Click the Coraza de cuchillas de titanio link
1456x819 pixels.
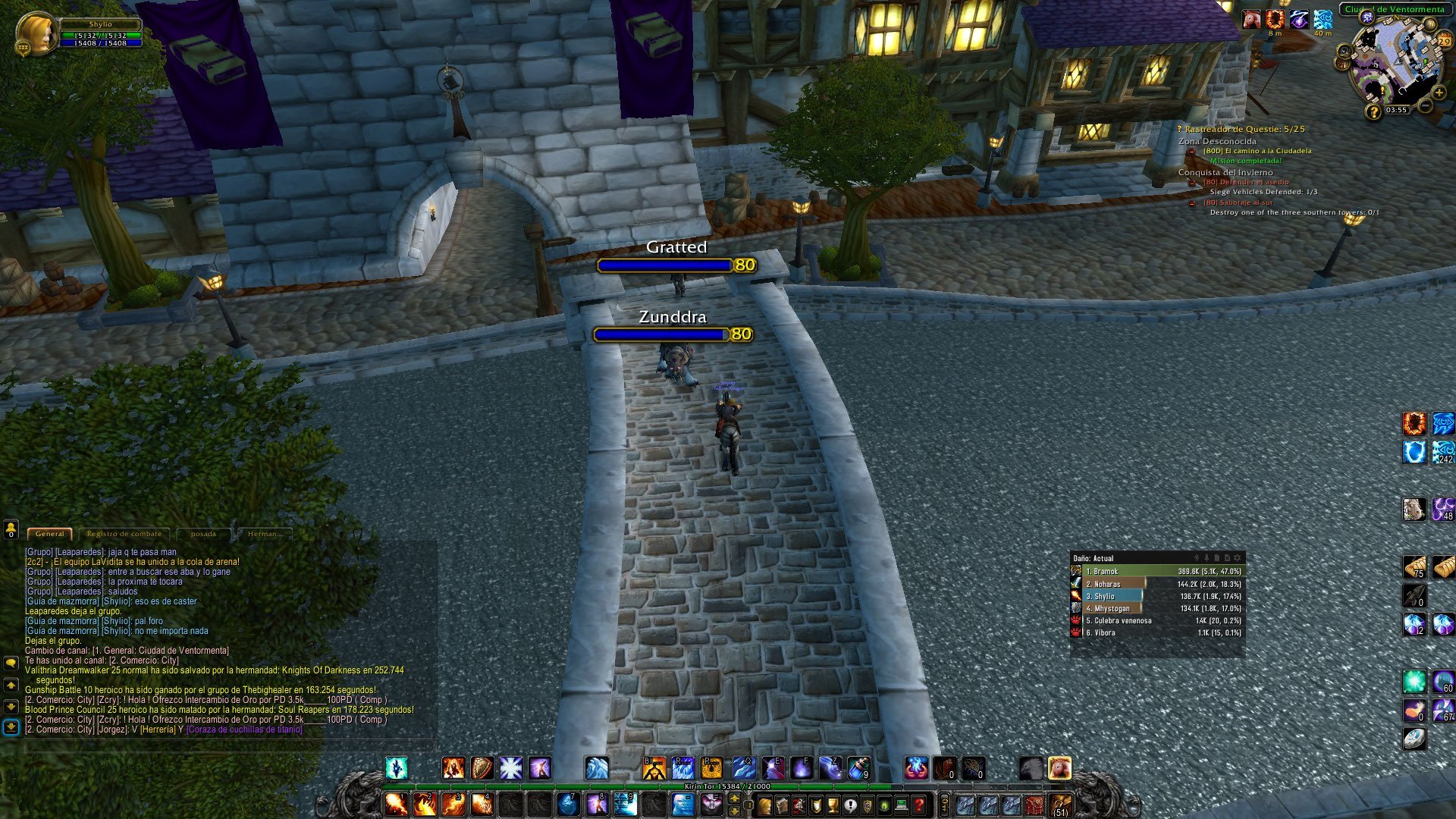[244, 730]
